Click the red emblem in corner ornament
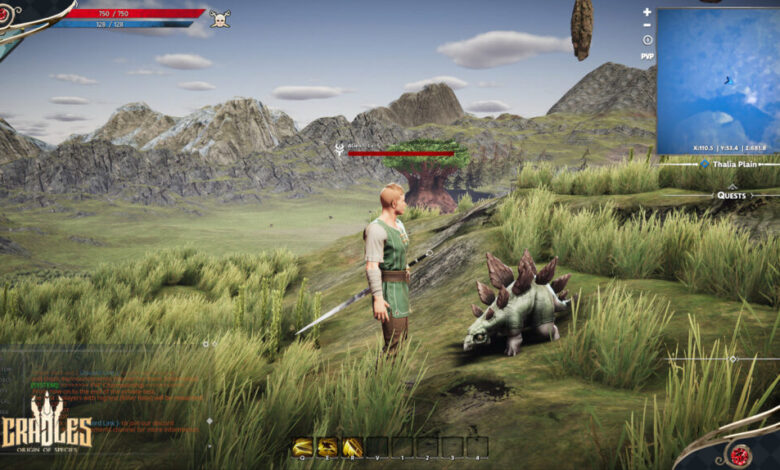Viewport: 780px width, 470px height. tap(741, 455)
